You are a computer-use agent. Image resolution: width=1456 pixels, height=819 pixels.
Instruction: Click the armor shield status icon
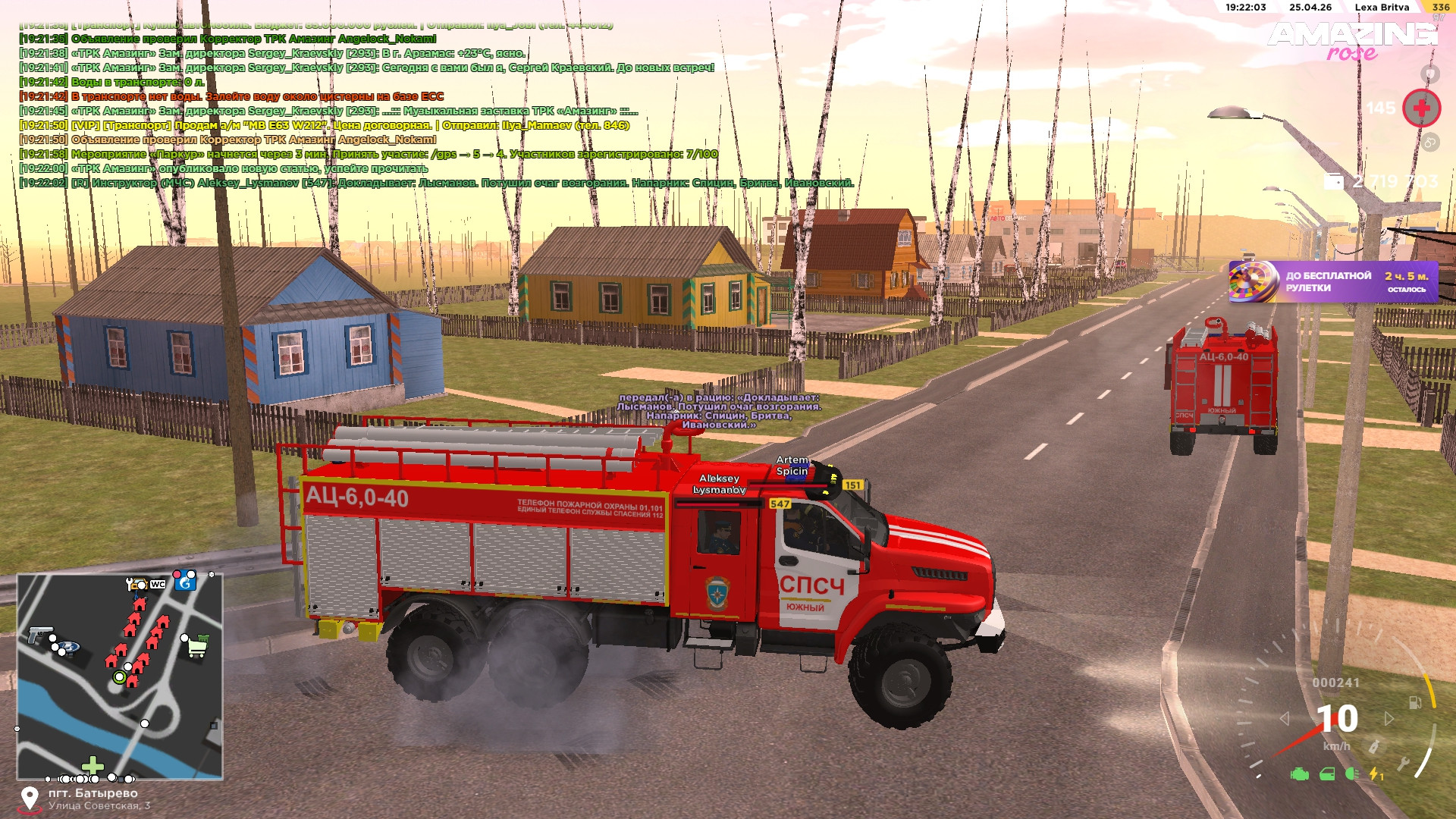click(1429, 74)
